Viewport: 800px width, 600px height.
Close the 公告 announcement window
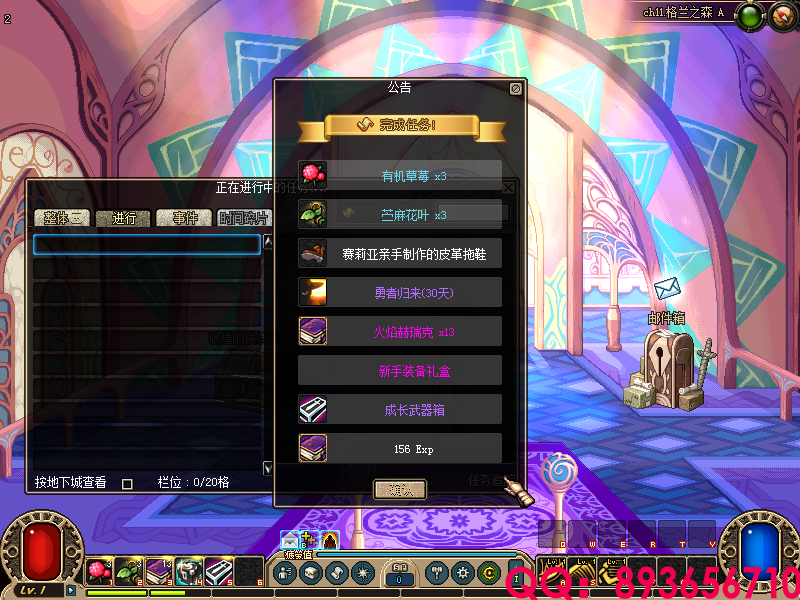tap(515, 89)
